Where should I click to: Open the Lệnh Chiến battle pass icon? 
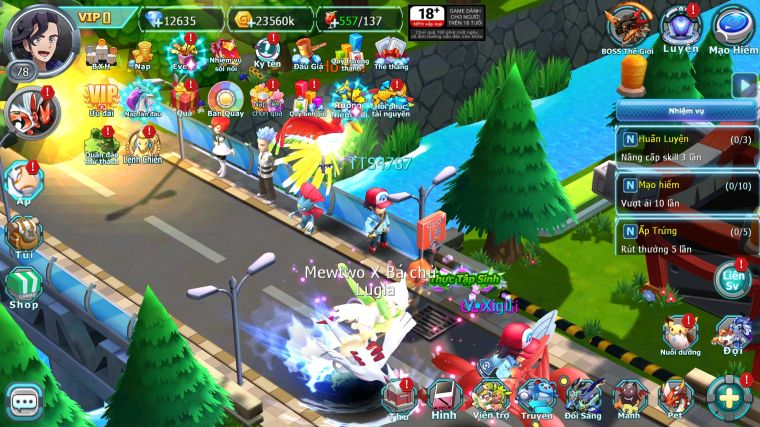[143, 147]
